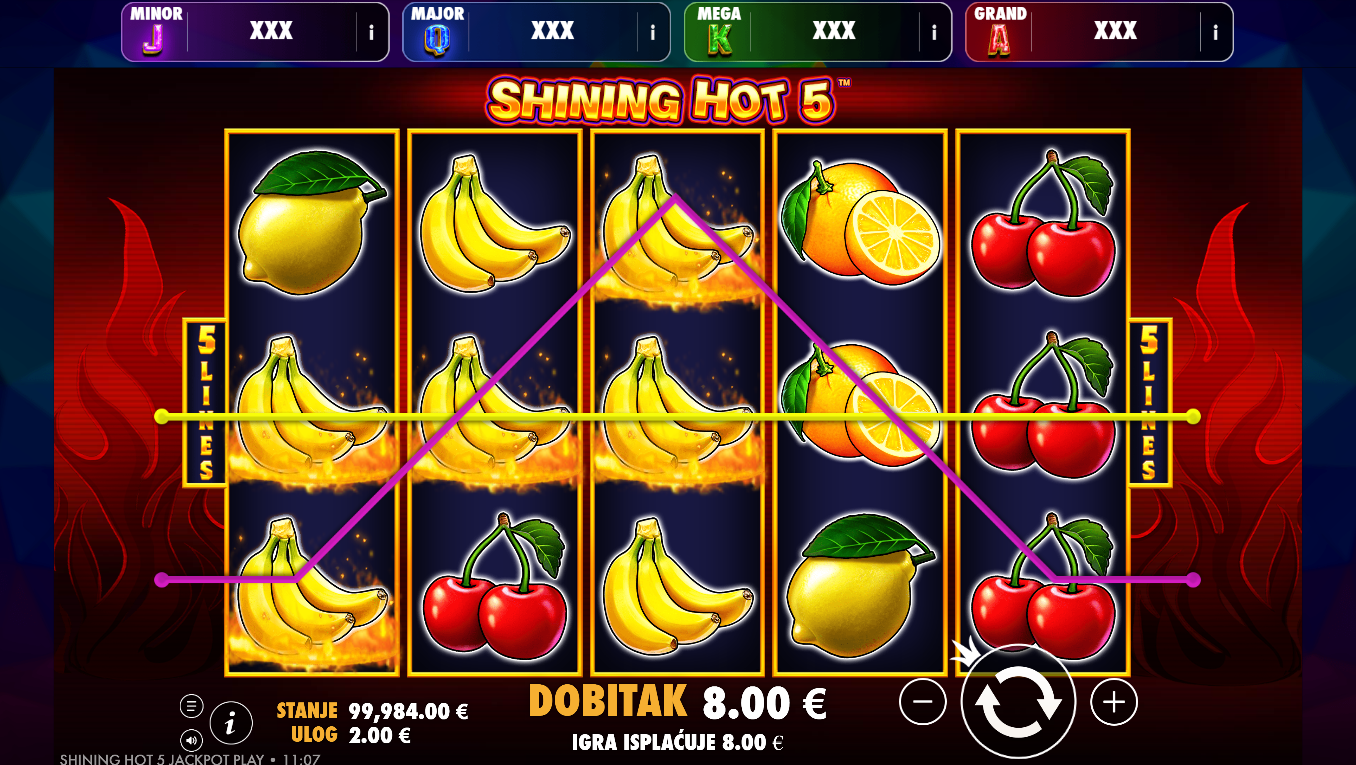The image size is (1356, 765).
Task: Show info for the Grand jackpot
Action: 1216,32
